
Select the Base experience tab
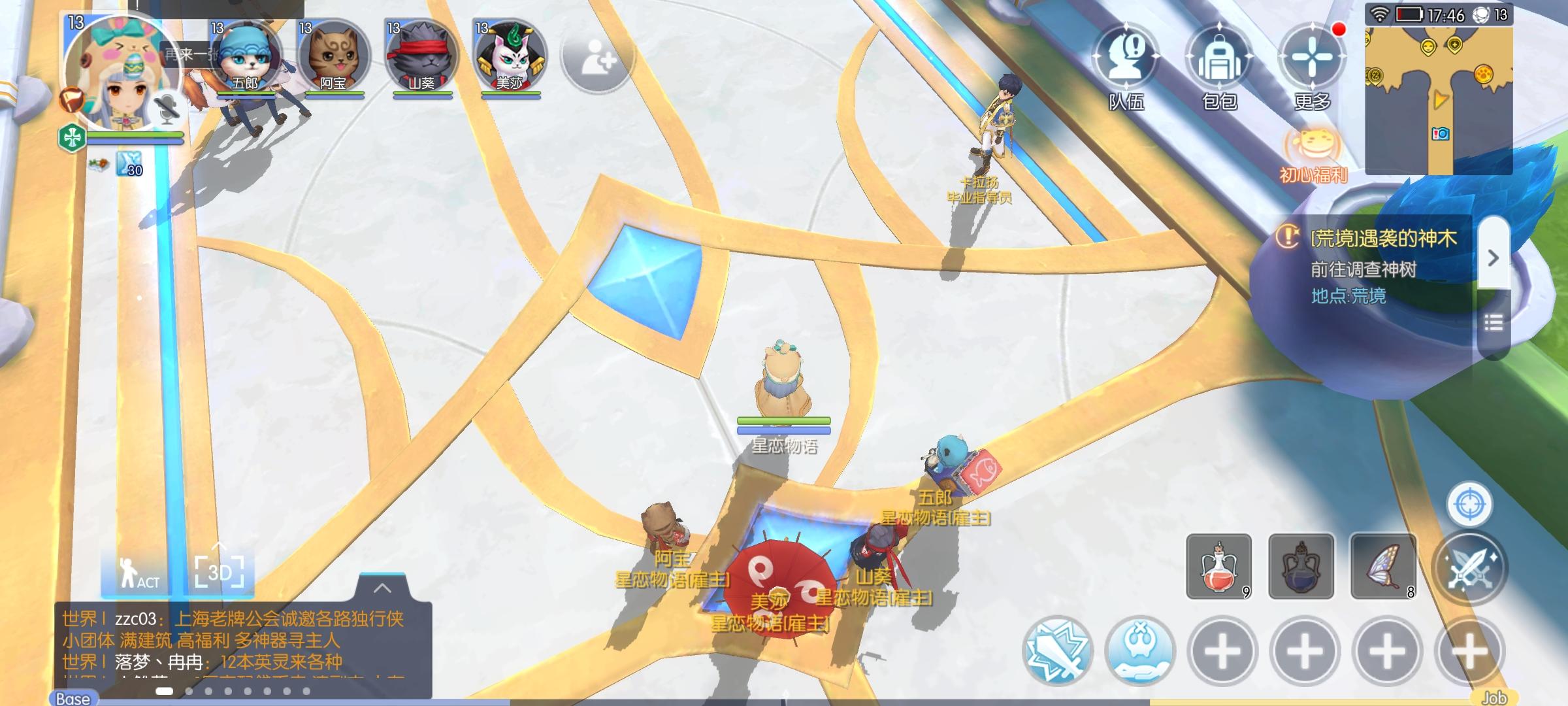[72, 698]
